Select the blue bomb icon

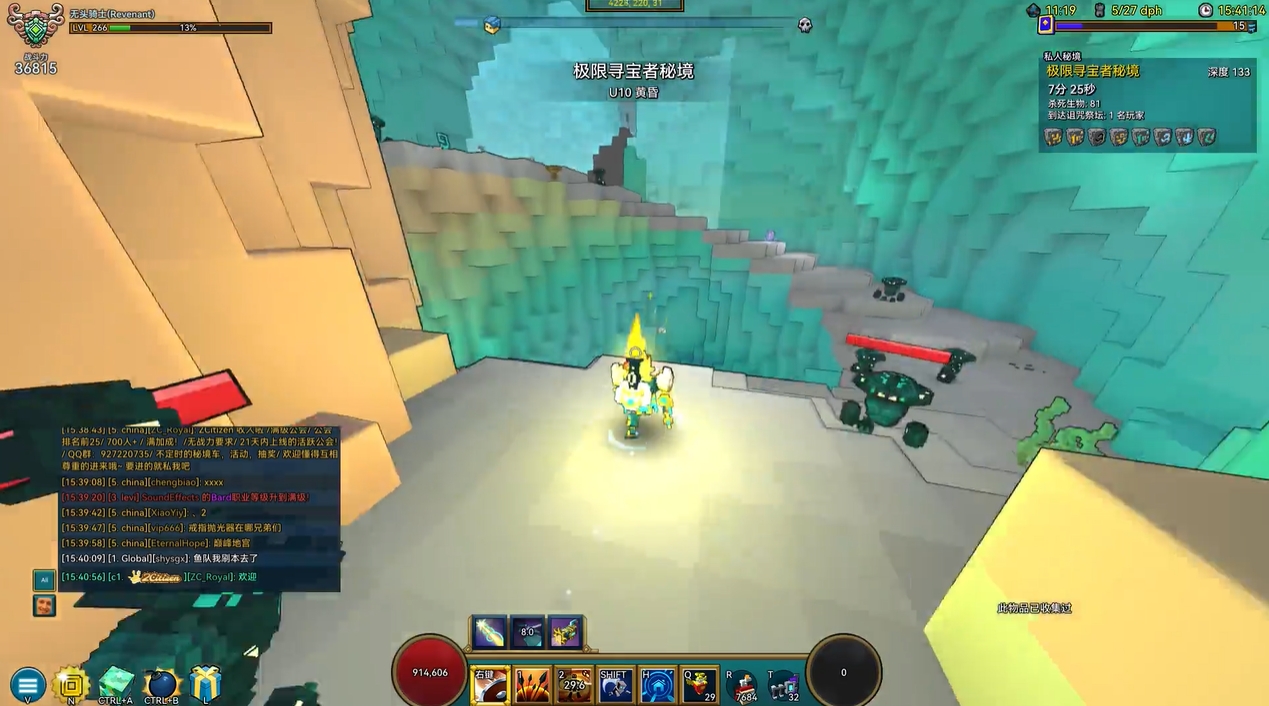click(161, 684)
